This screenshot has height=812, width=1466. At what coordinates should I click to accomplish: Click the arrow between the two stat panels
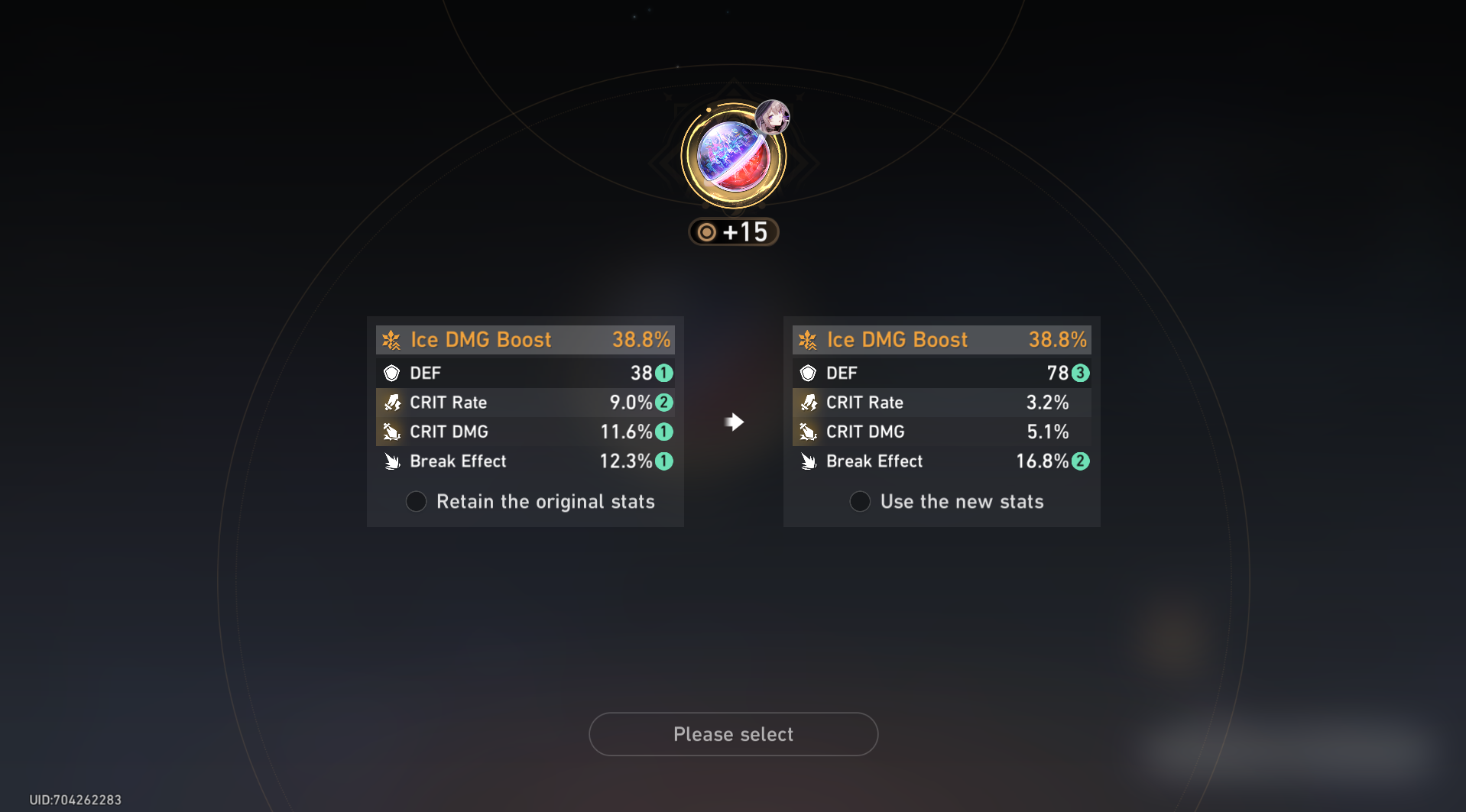[733, 421]
